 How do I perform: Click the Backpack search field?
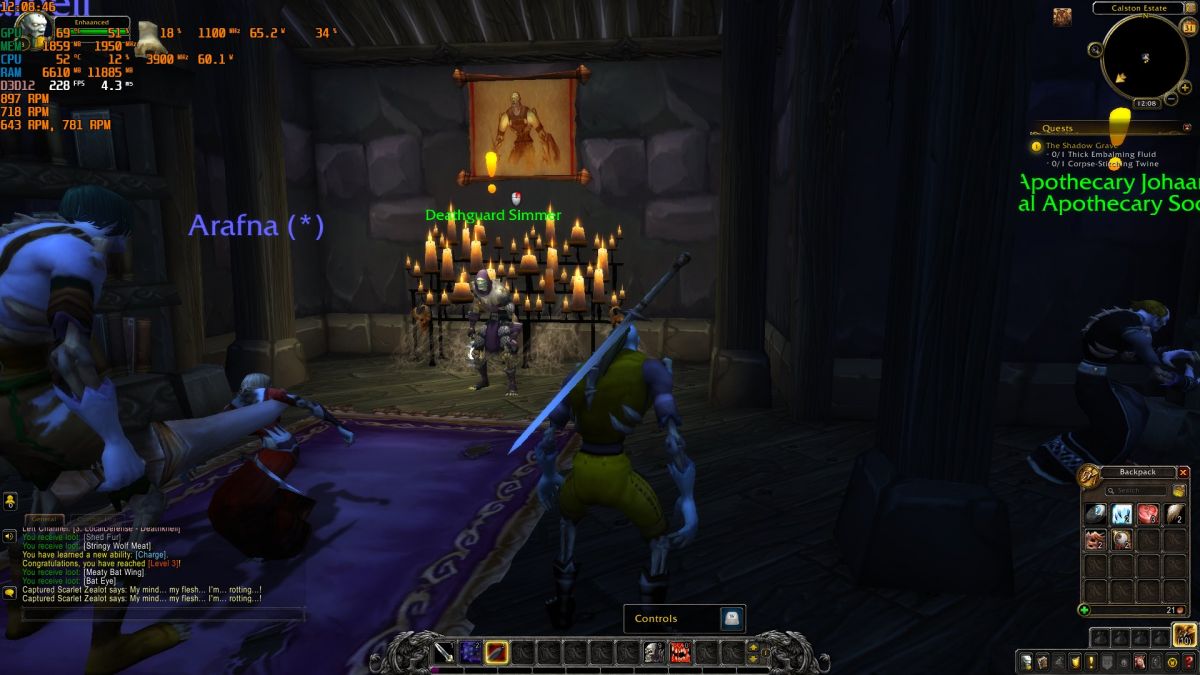[1138, 491]
